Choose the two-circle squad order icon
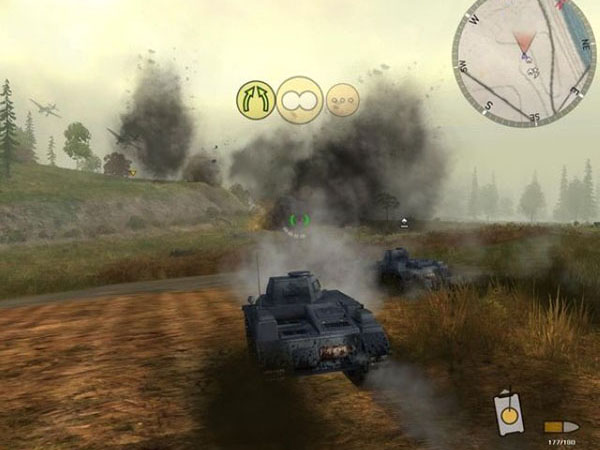 click(x=298, y=99)
